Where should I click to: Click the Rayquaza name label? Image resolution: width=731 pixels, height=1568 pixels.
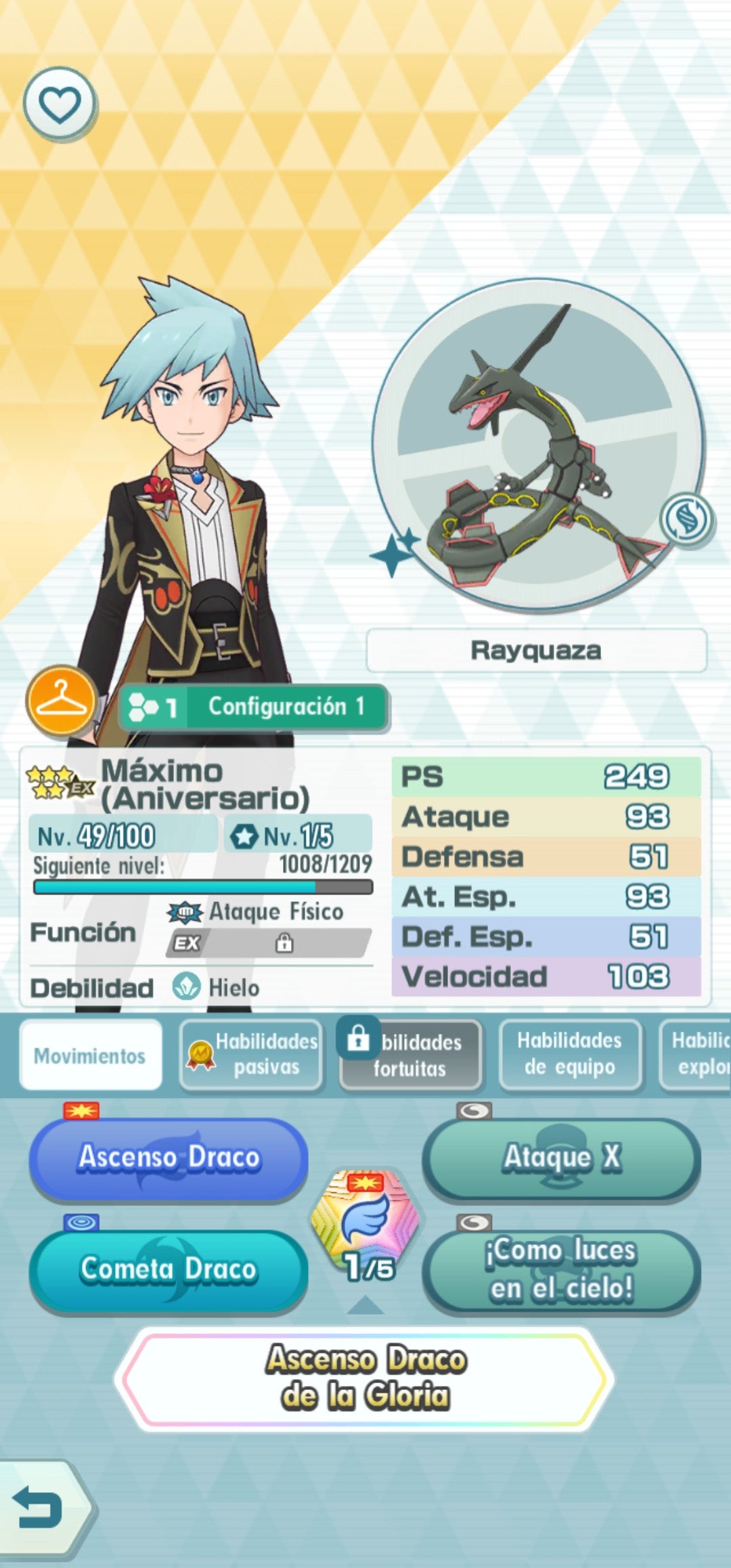tap(536, 651)
